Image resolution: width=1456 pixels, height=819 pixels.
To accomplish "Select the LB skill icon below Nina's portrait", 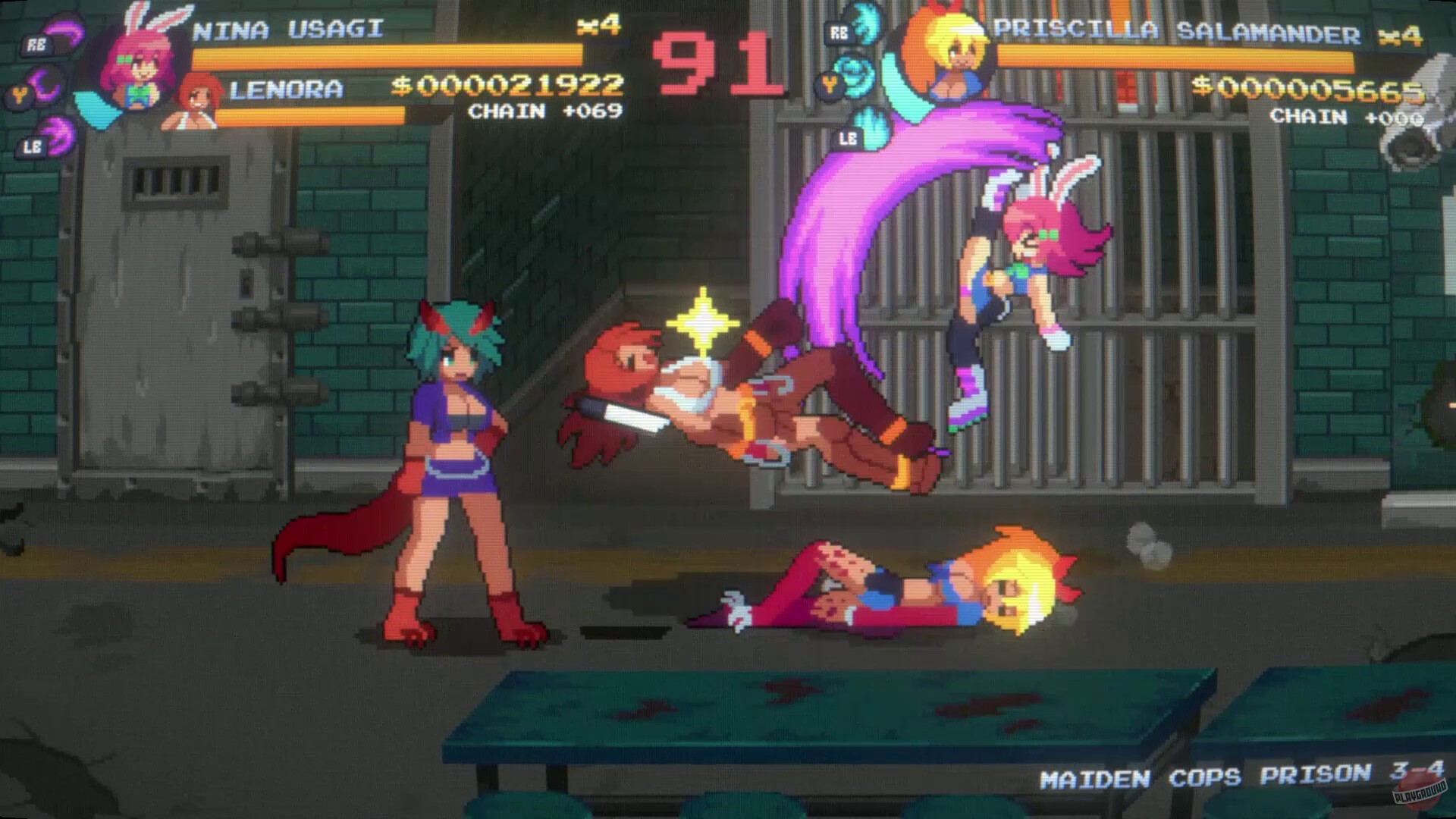I will pos(42,139).
